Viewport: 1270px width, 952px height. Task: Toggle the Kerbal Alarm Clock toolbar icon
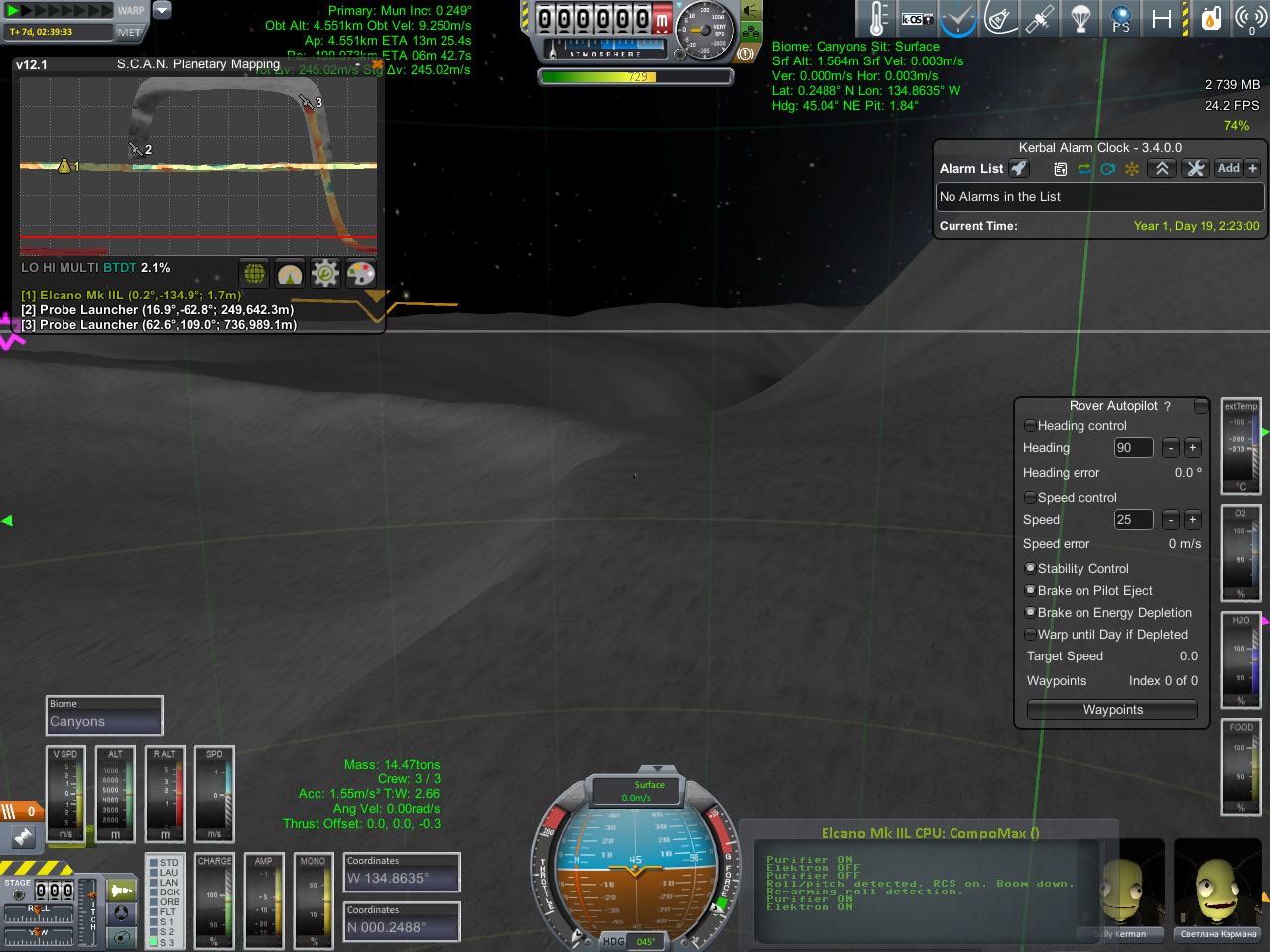pos(958,19)
